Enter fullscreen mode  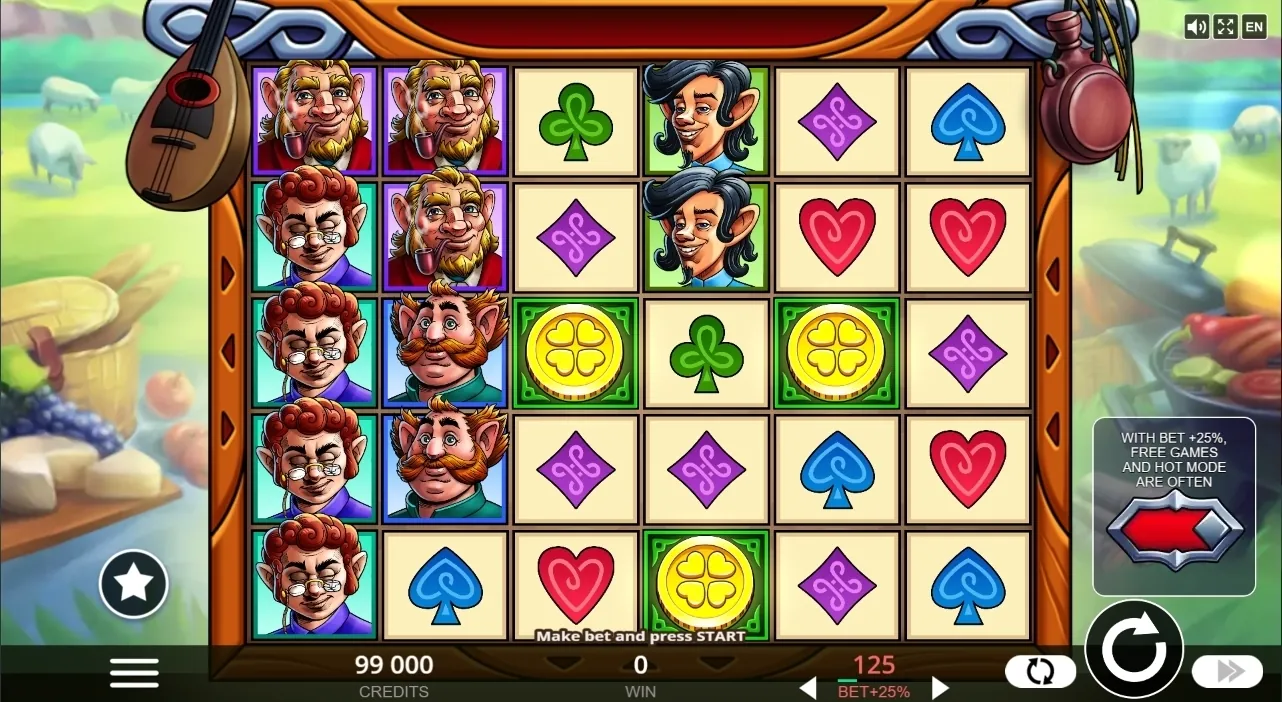(x=1225, y=27)
